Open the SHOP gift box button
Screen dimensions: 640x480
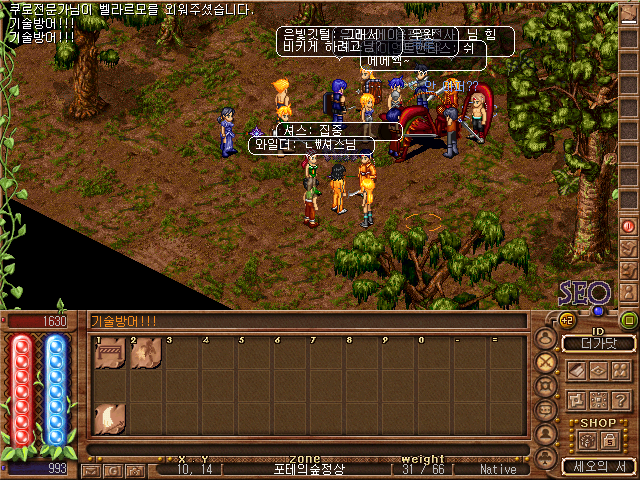[585, 439]
